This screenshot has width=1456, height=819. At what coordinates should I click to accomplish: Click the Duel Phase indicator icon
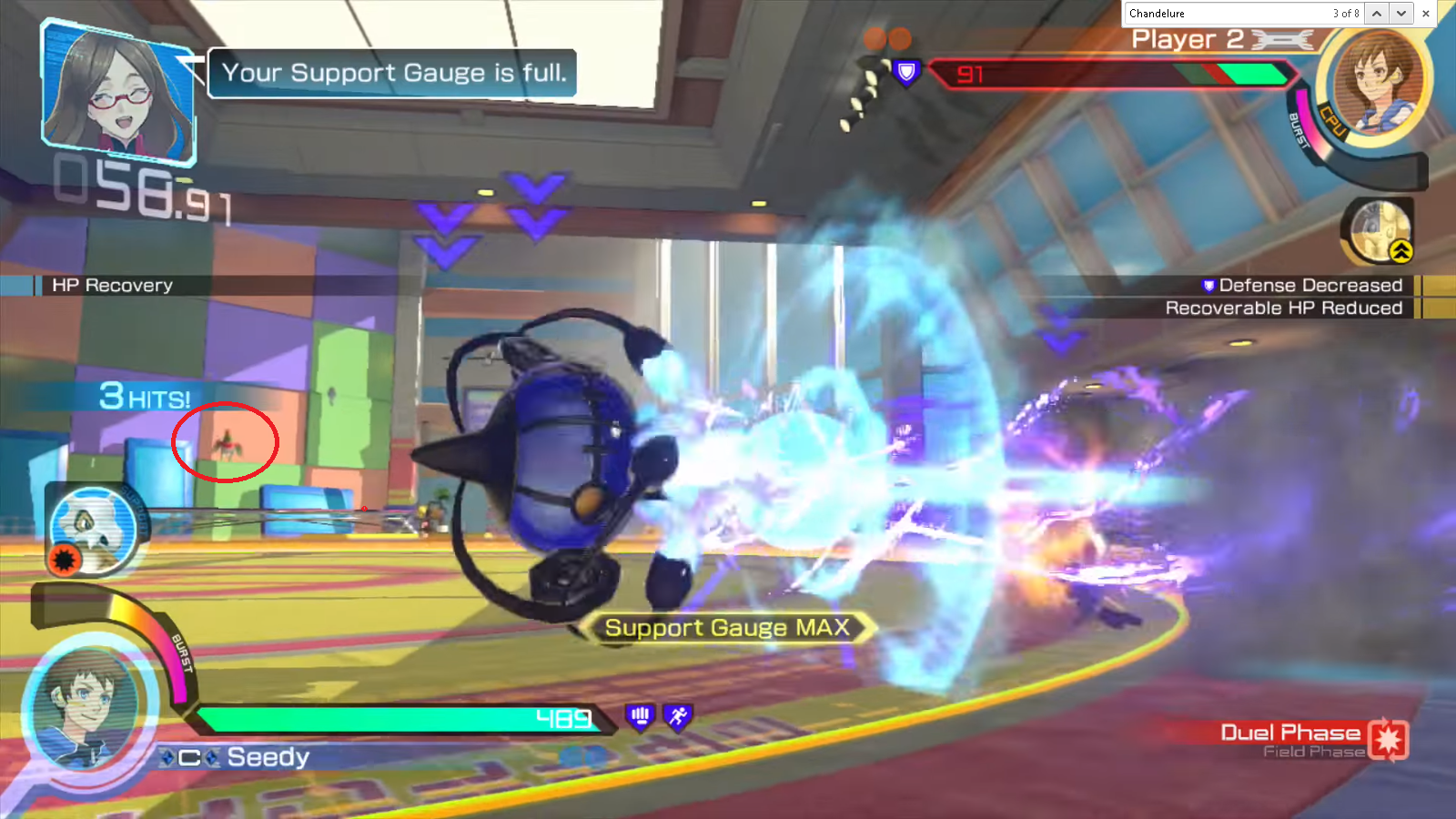coord(1388,739)
